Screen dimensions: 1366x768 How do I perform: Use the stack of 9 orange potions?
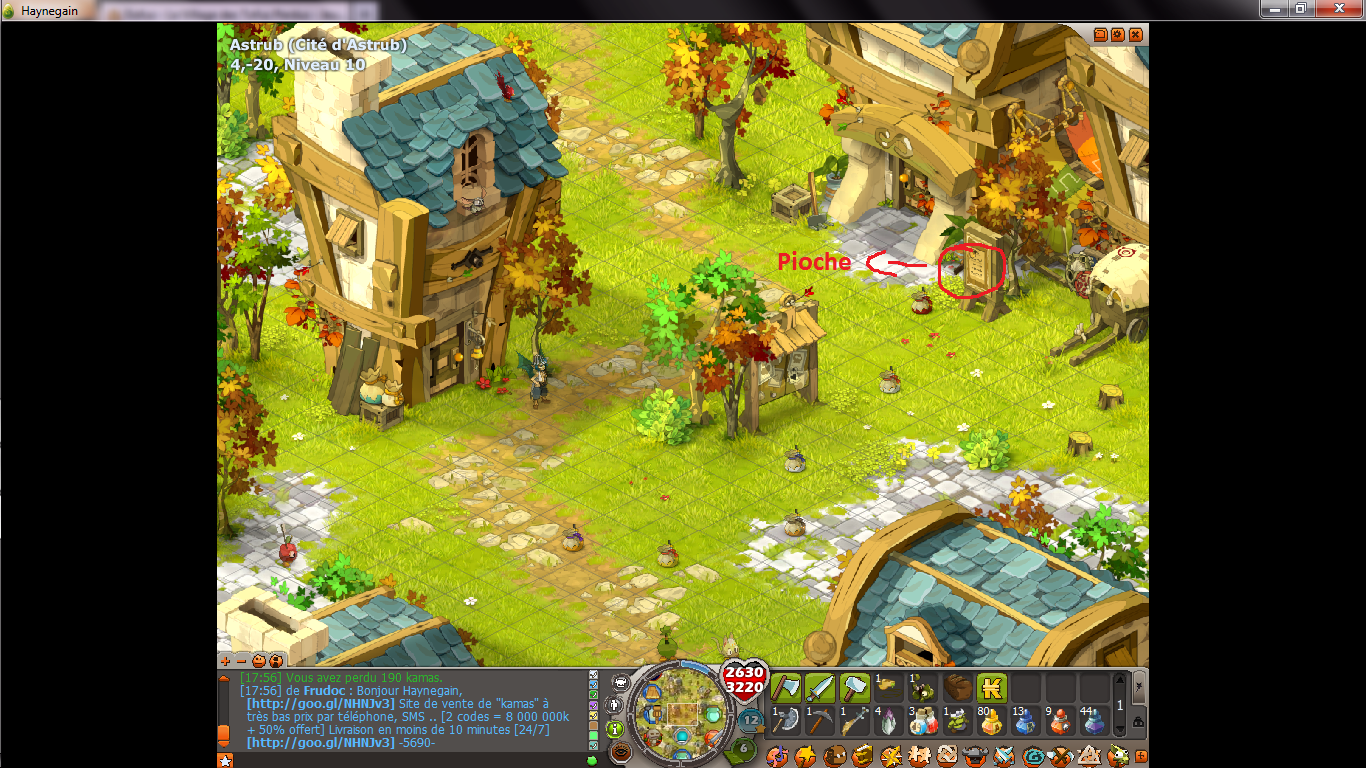click(x=1059, y=721)
